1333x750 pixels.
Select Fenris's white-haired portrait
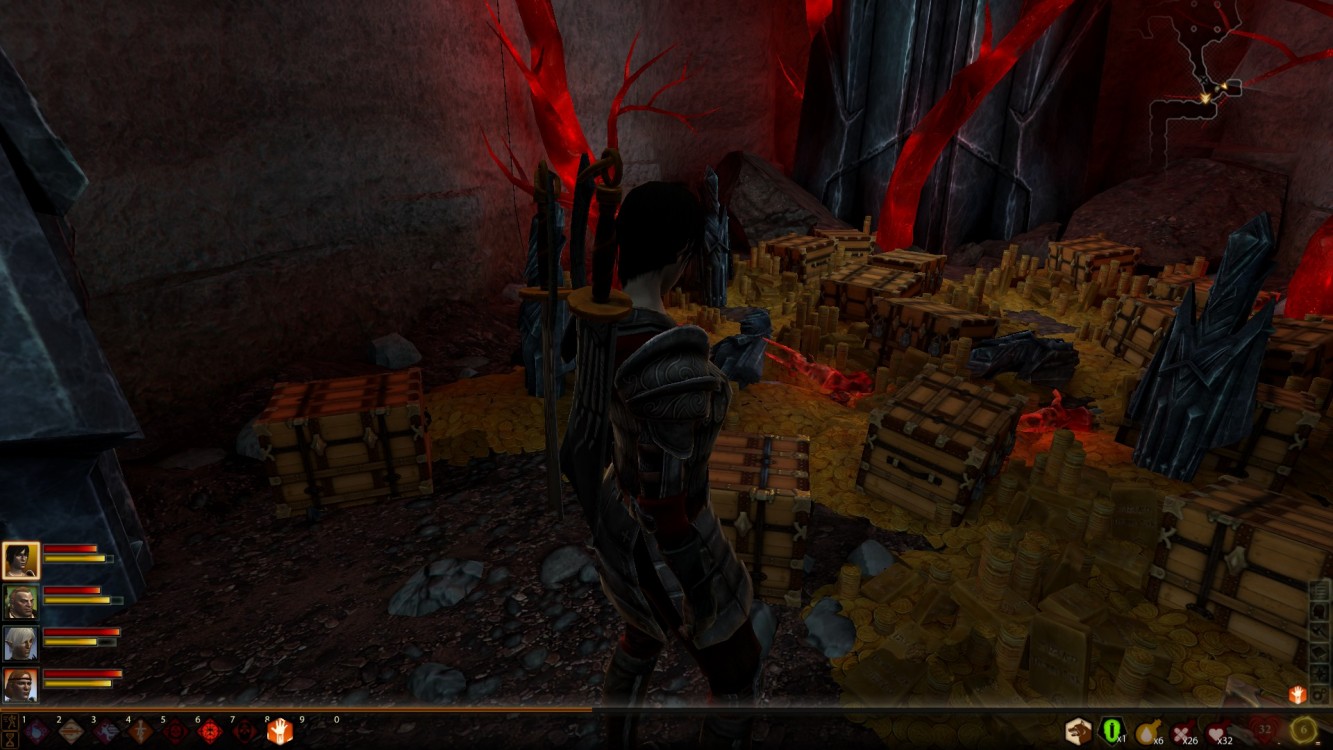point(21,643)
